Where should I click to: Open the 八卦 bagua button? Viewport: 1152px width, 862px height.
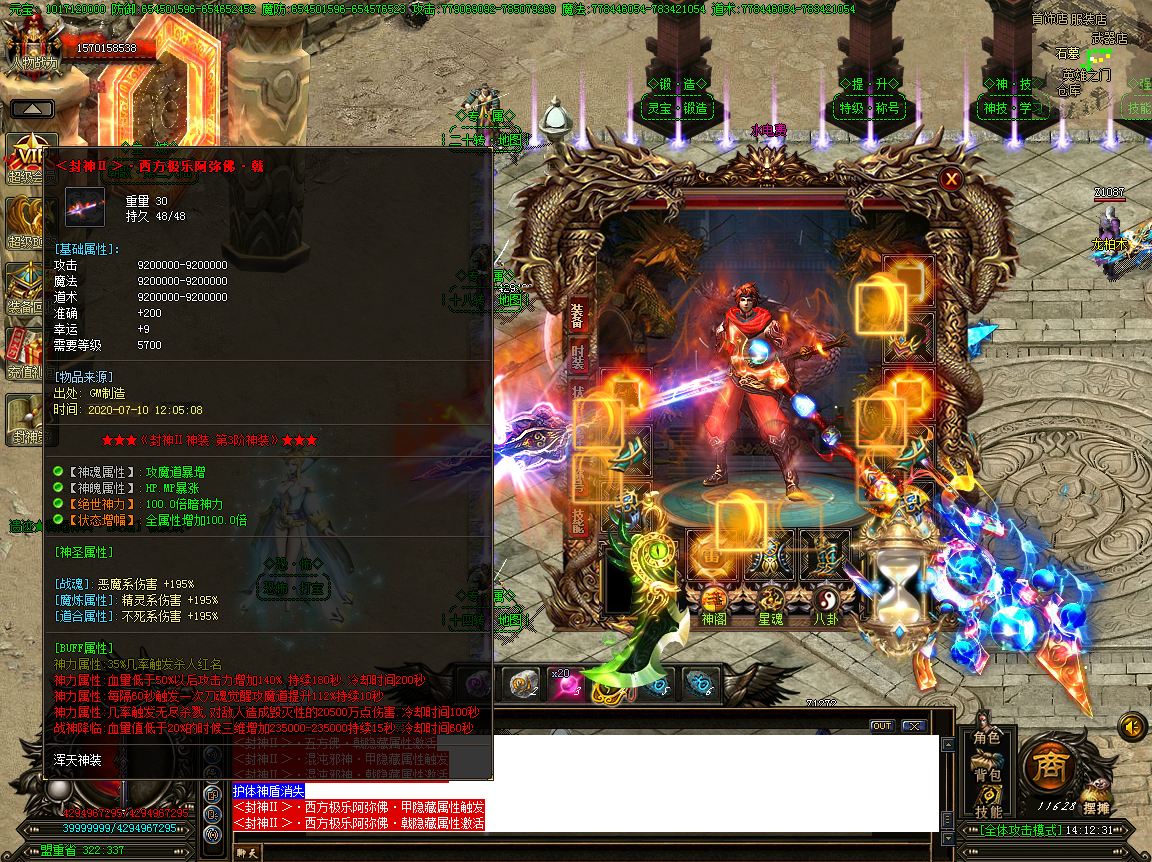pyautogui.click(x=826, y=605)
